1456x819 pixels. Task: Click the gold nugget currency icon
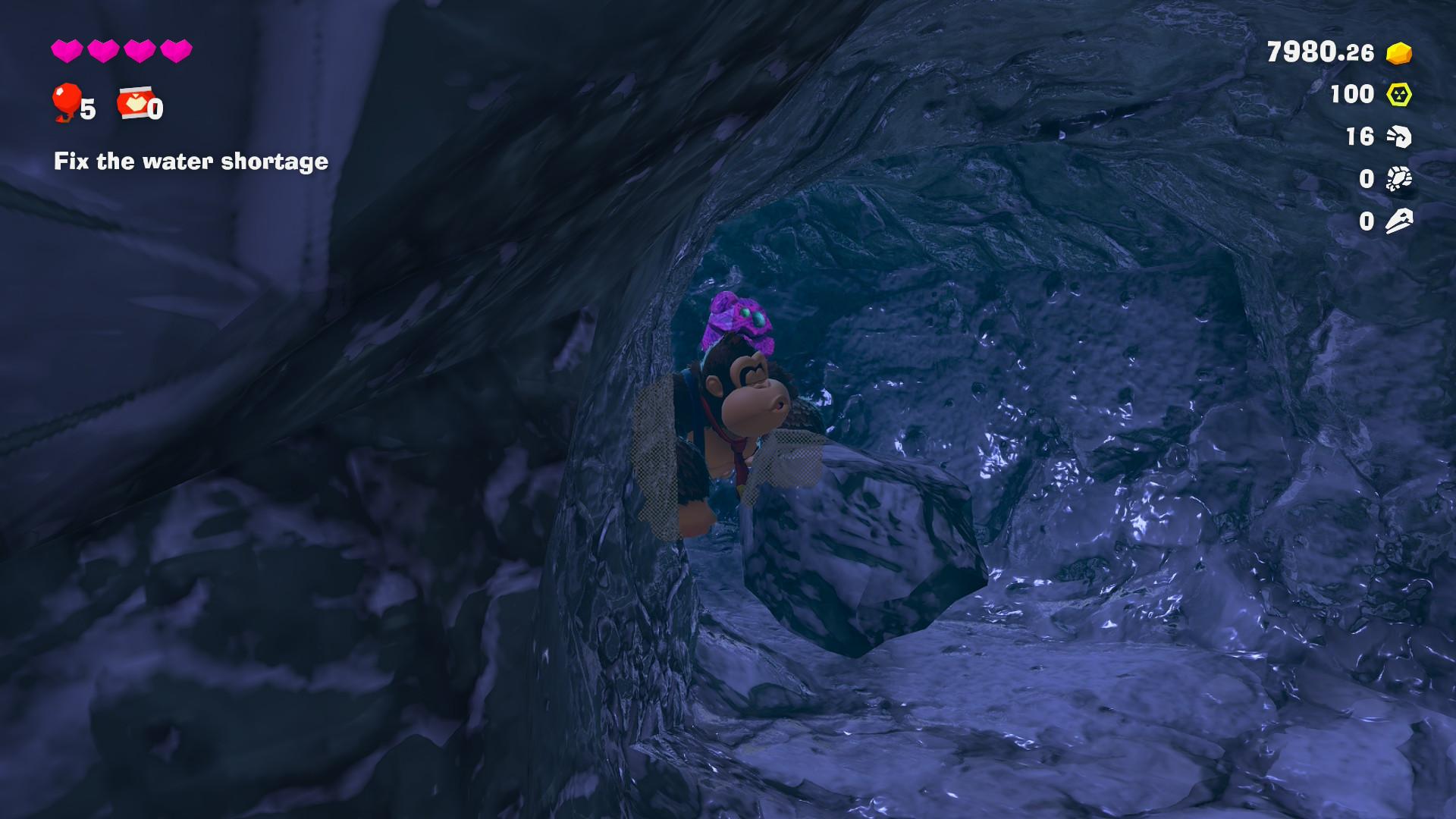click(1398, 53)
